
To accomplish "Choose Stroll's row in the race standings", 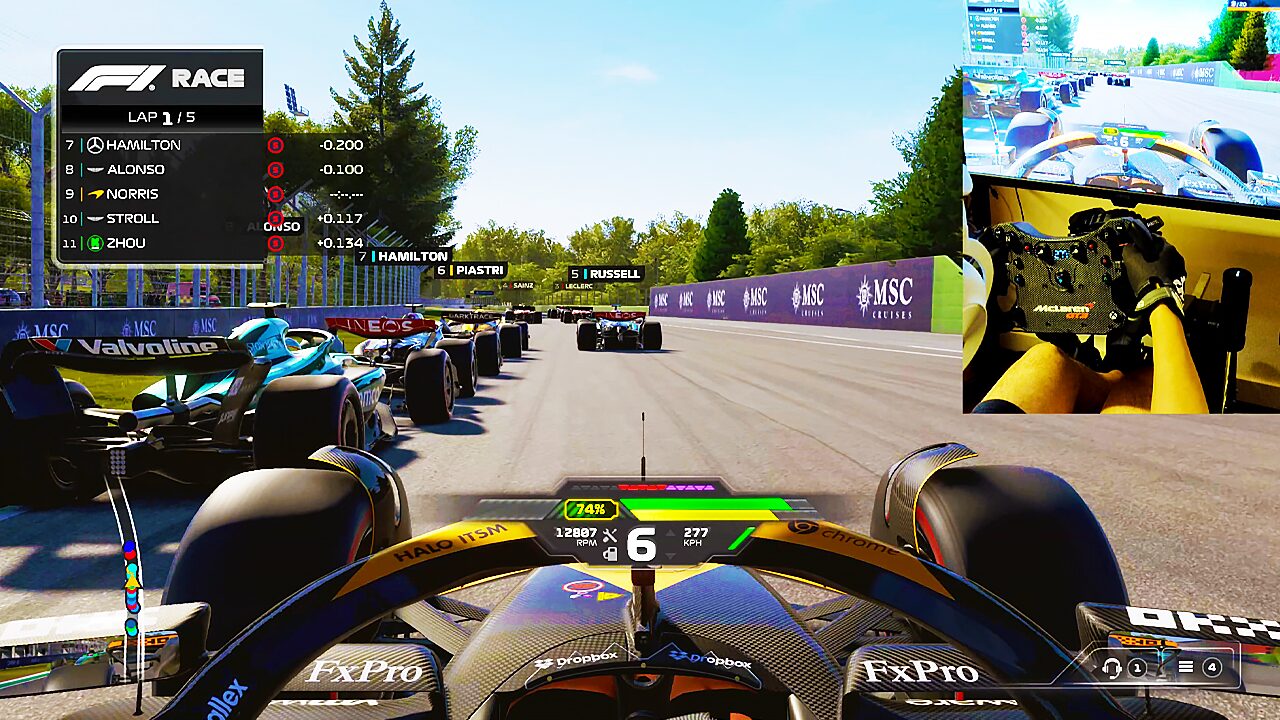I will (160, 218).
